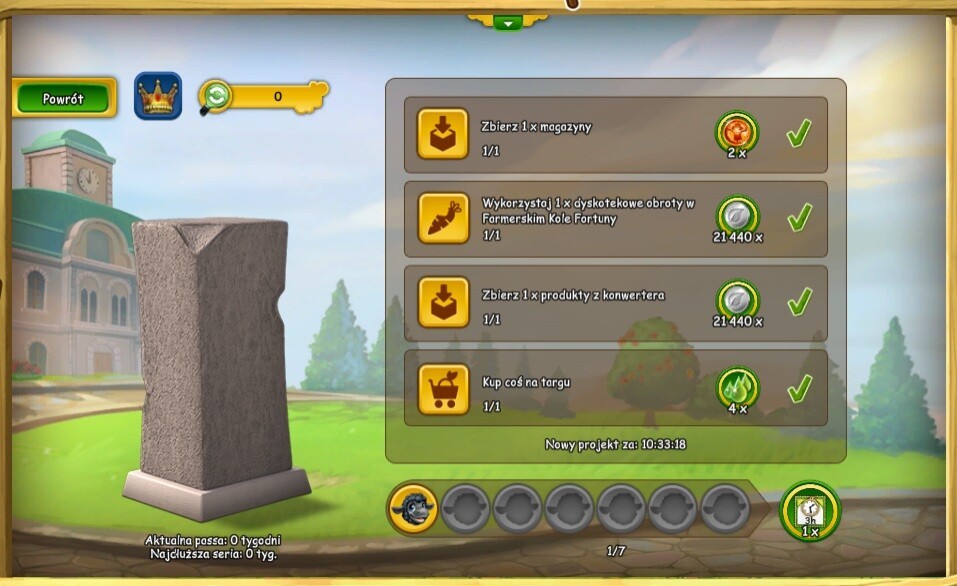This screenshot has height=586, width=957.
Task: Select the produkty z konwertera task row
Action: (615, 302)
